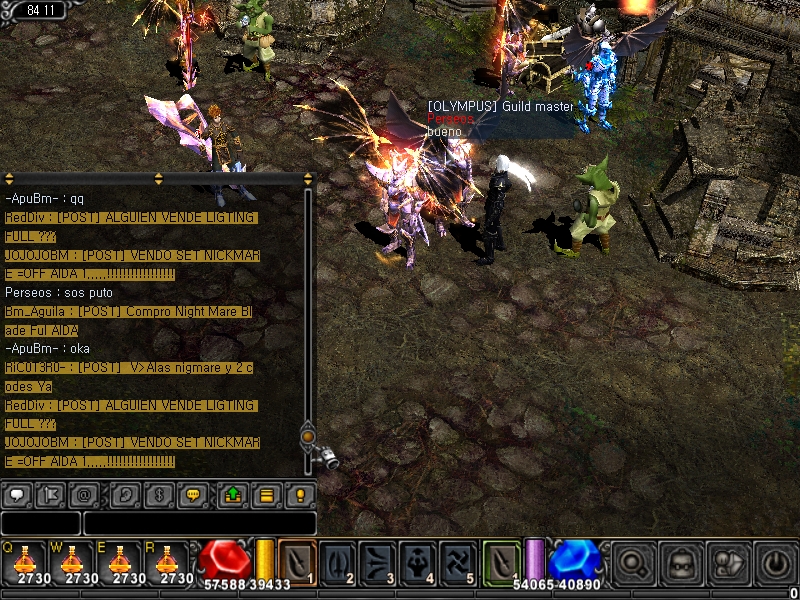Toggle the flag chat filter button
800x600 pixels.
click(x=51, y=494)
